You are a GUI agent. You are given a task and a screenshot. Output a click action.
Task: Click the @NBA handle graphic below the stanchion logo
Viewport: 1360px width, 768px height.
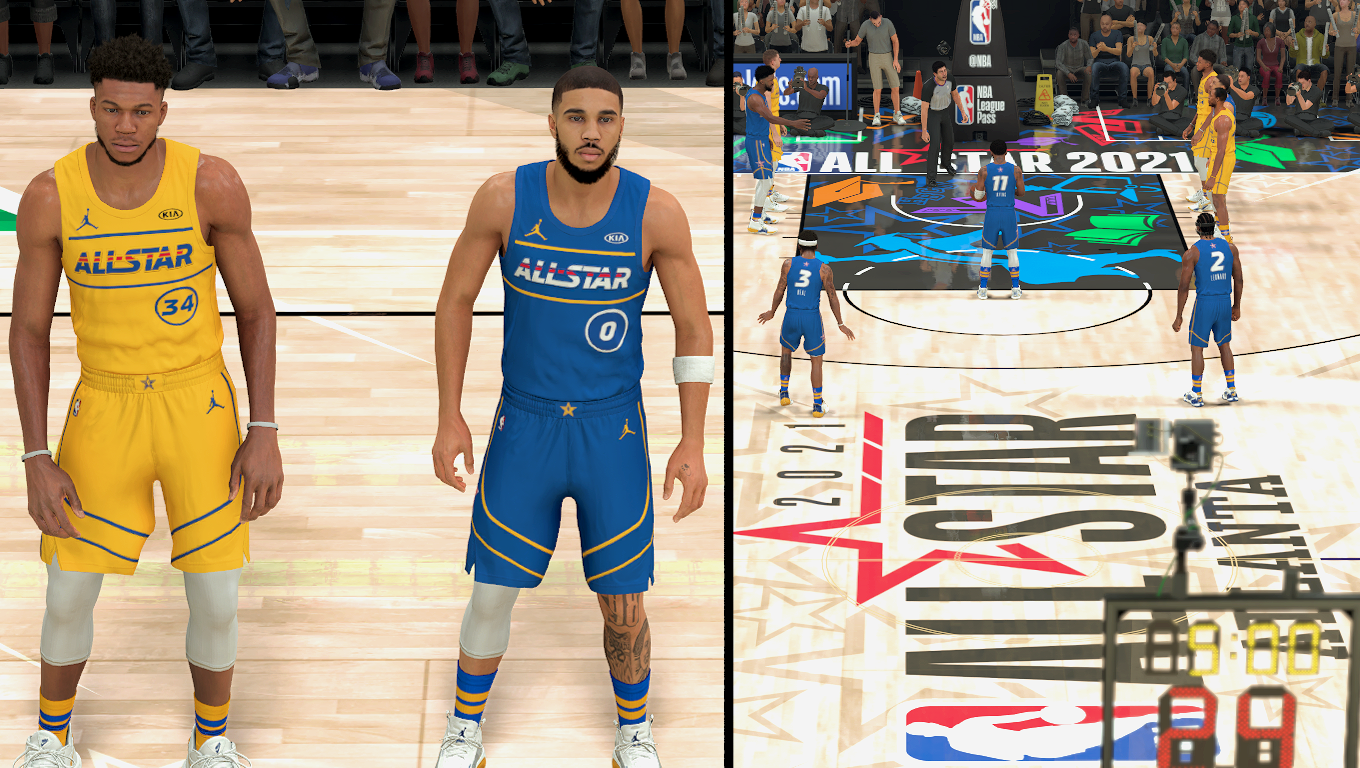tap(982, 60)
